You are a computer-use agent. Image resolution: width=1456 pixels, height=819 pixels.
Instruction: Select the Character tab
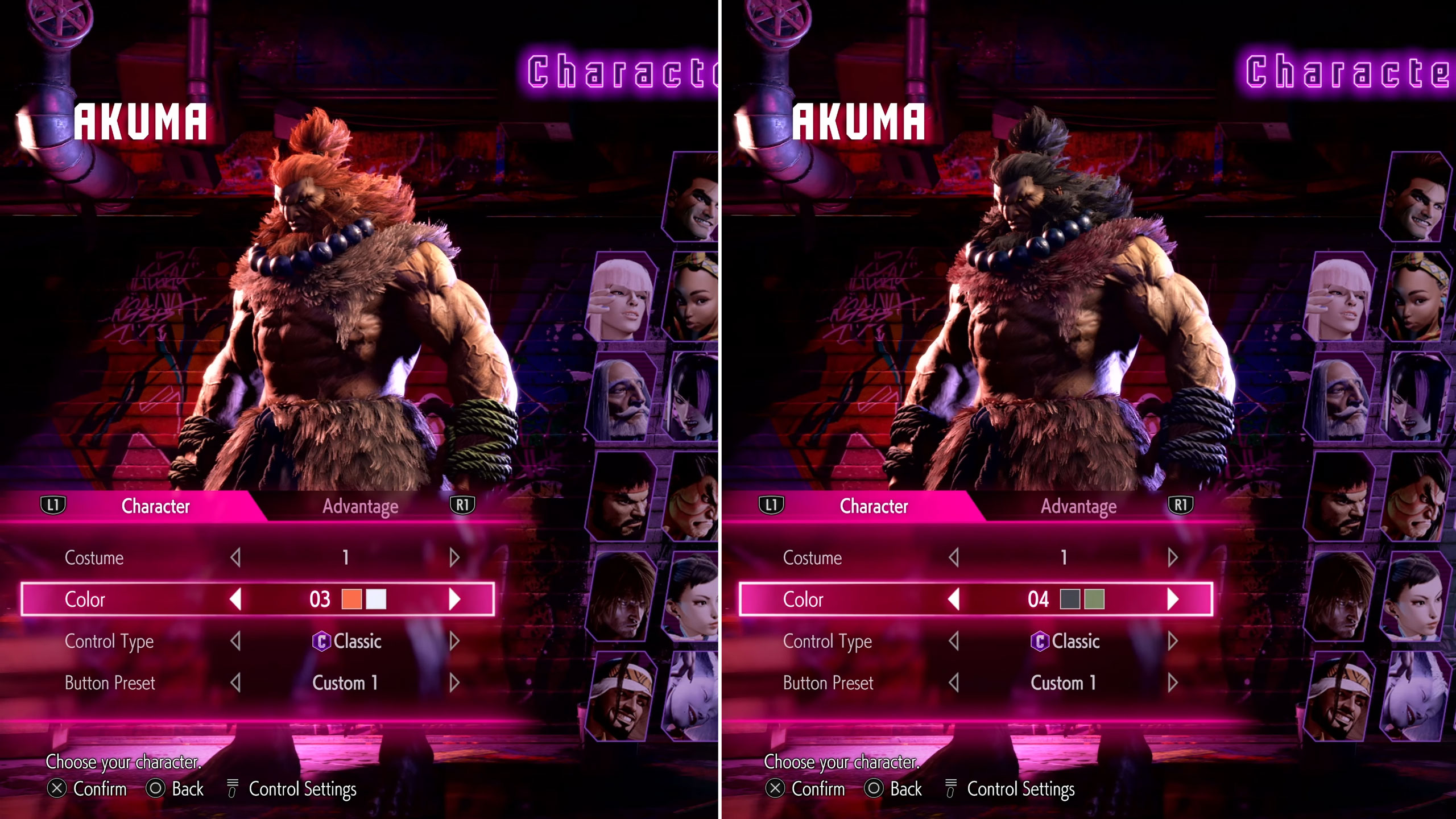click(x=155, y=507)
